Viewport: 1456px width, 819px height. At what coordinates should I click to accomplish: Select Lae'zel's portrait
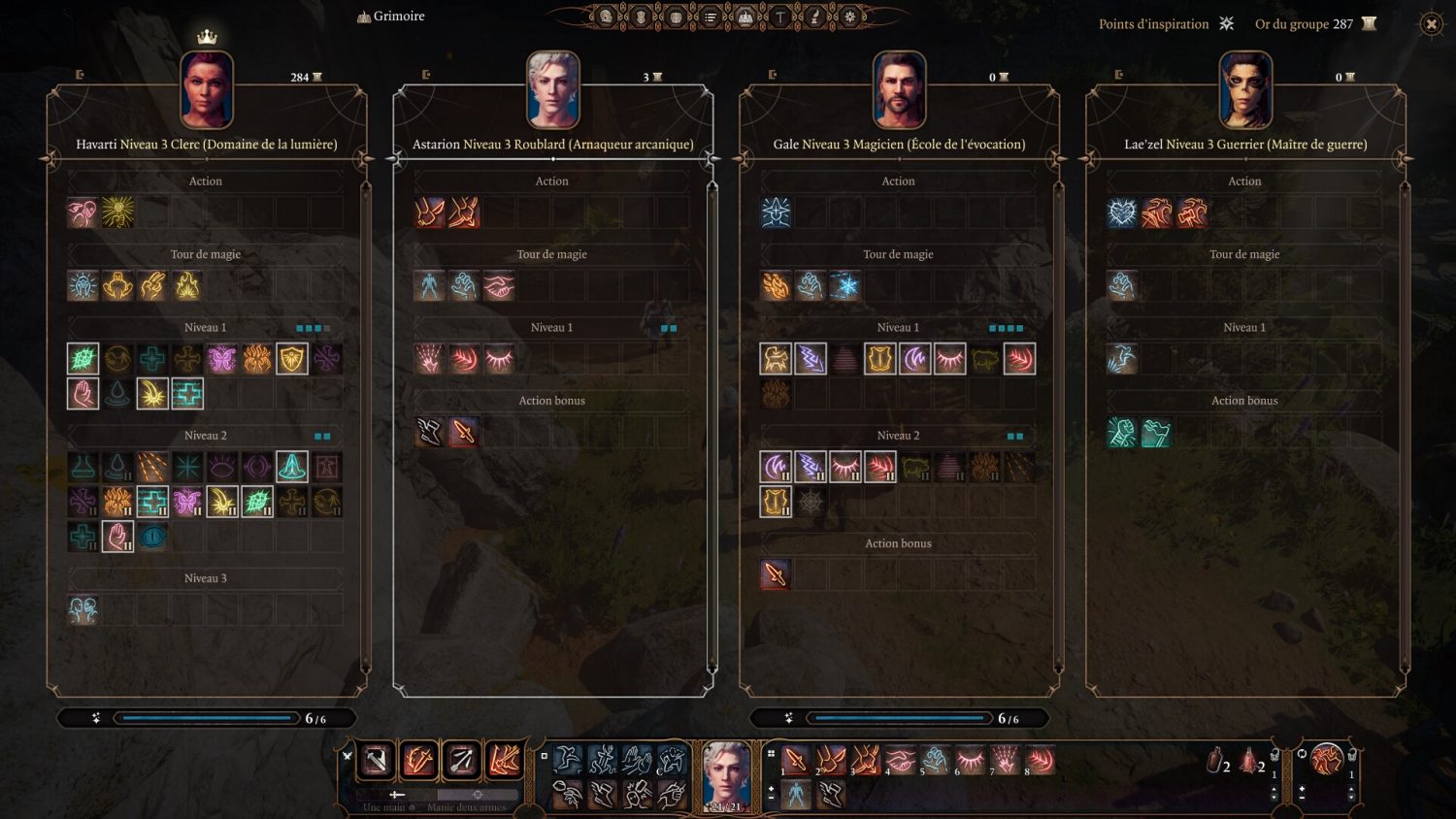pos(1245,90)
